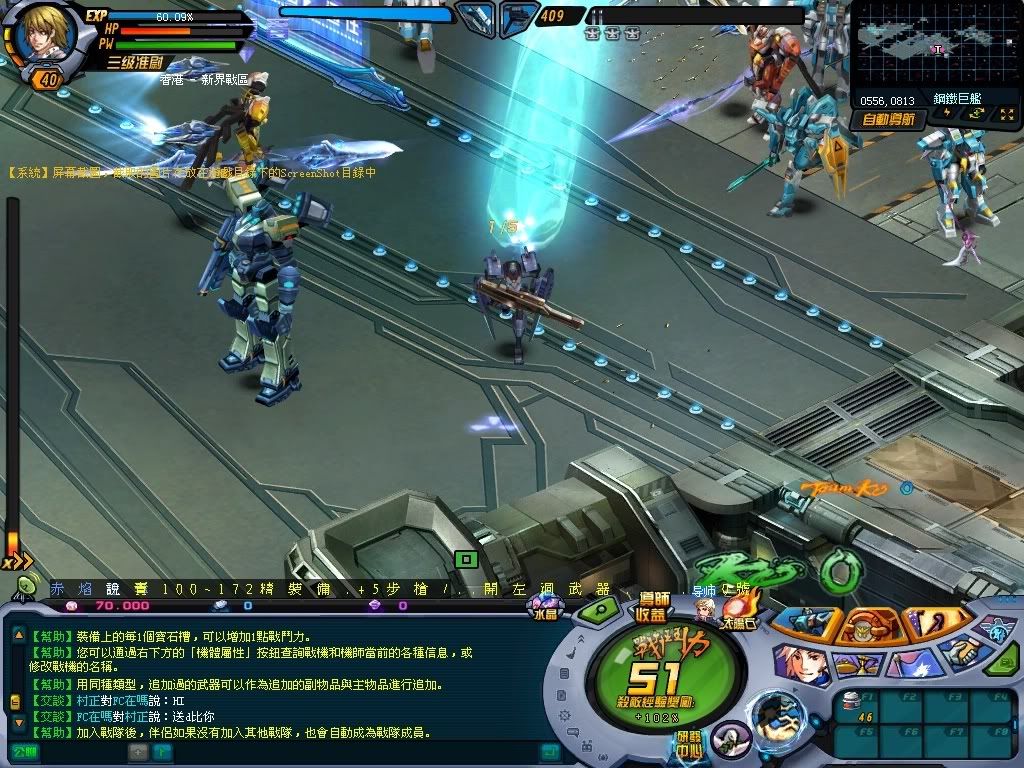Select the 公聊 public chat channel button

[x=24, y=750]
